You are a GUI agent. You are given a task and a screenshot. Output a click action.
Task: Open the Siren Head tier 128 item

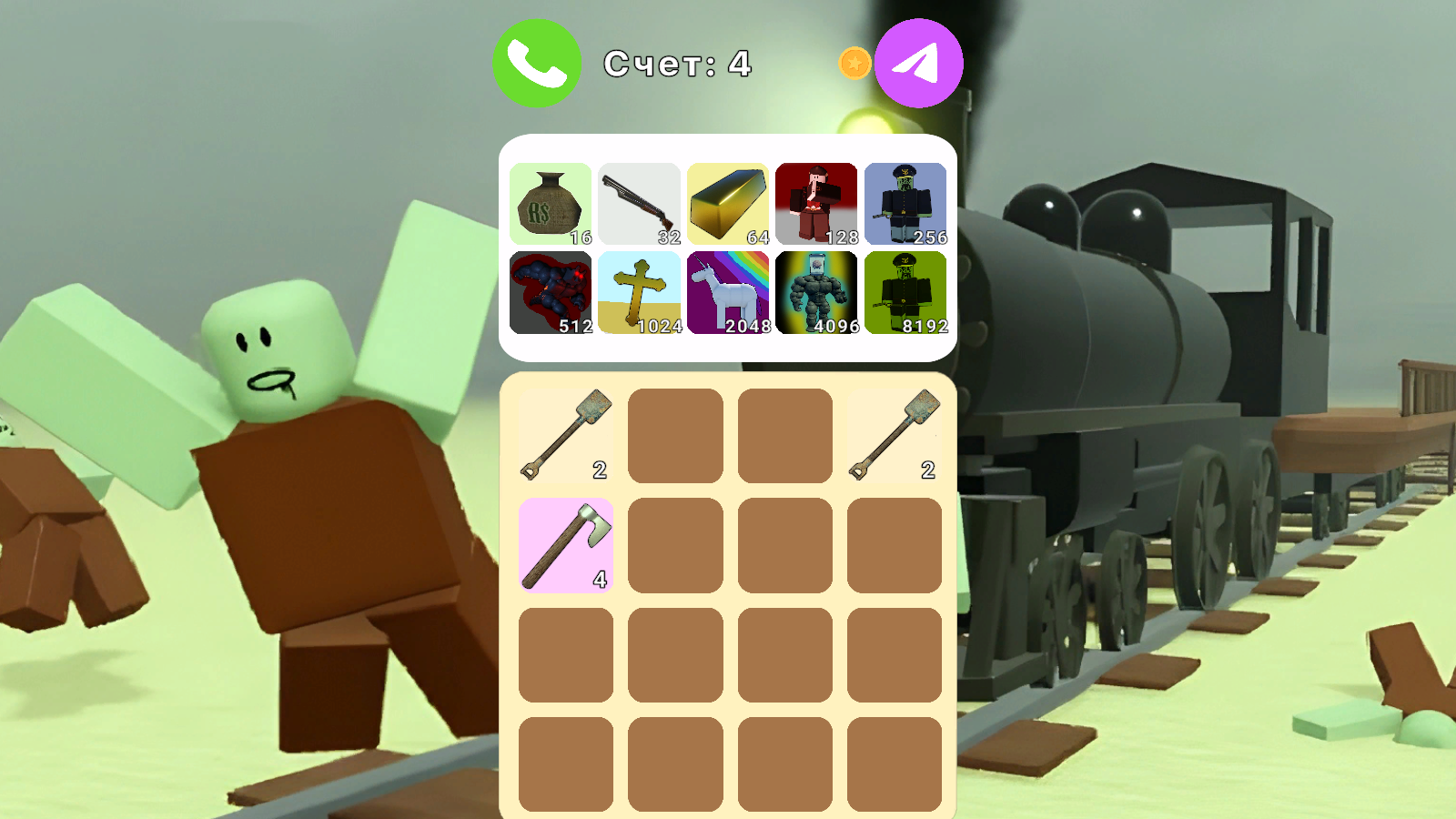pos(817,202)
